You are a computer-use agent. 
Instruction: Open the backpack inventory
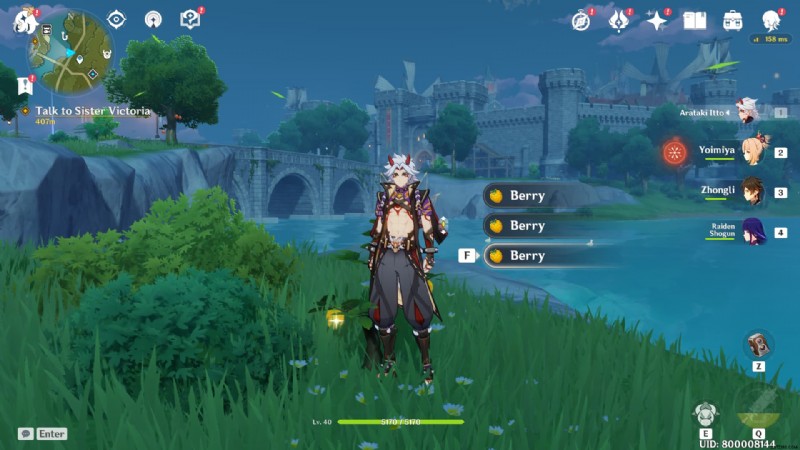[733, 20]
